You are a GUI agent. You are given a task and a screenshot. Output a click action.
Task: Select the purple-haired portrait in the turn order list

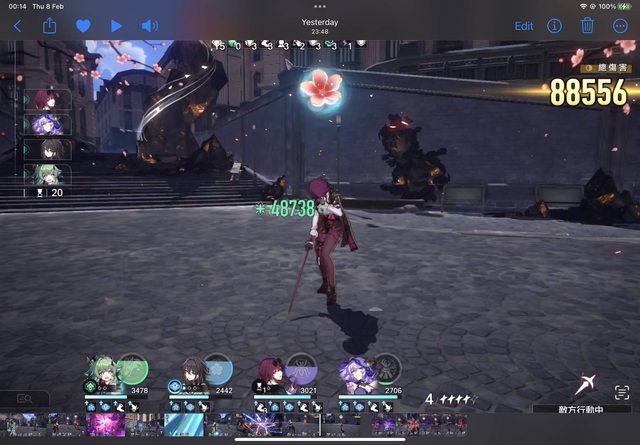click(x=46, y=125)
